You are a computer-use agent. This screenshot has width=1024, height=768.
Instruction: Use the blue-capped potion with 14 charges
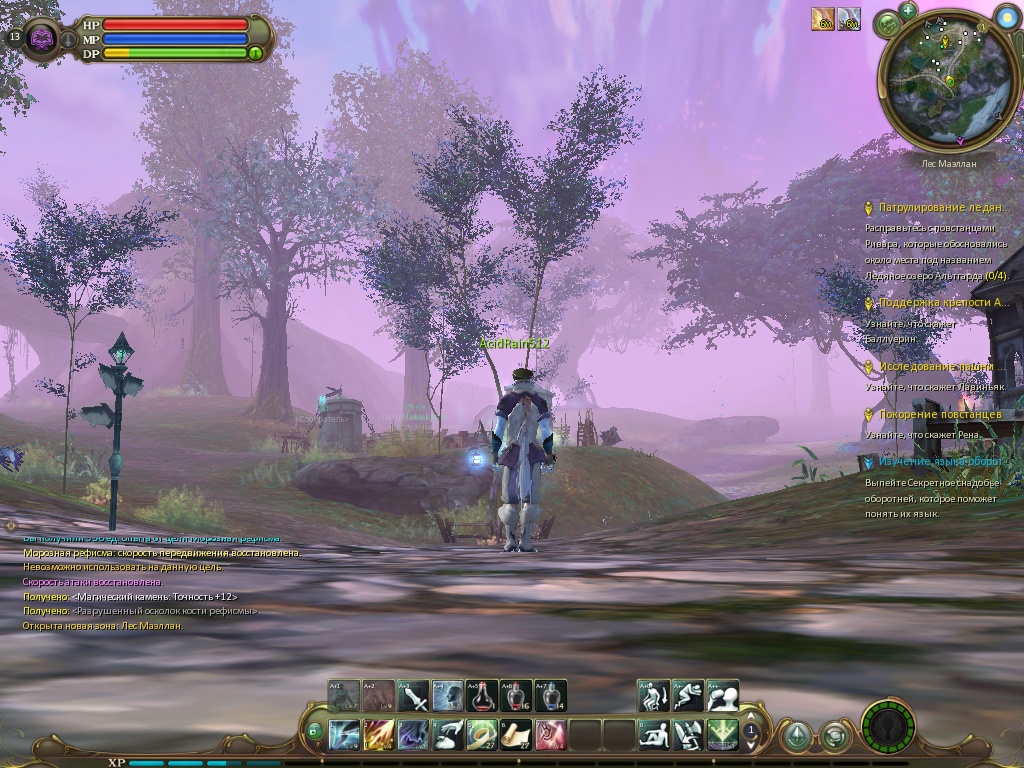(549, 695)
